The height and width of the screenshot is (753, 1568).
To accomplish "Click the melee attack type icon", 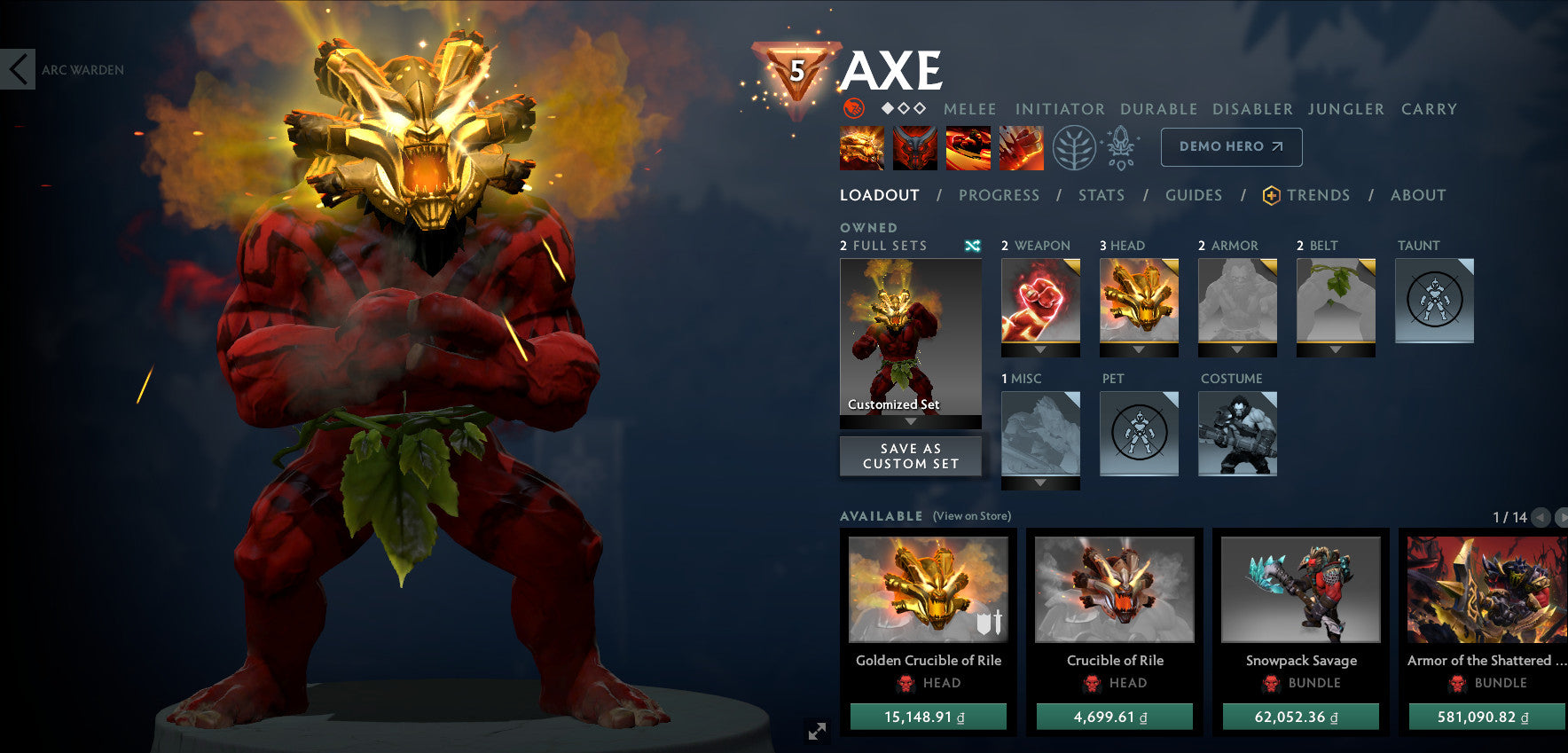I will (x=853, y=109).
